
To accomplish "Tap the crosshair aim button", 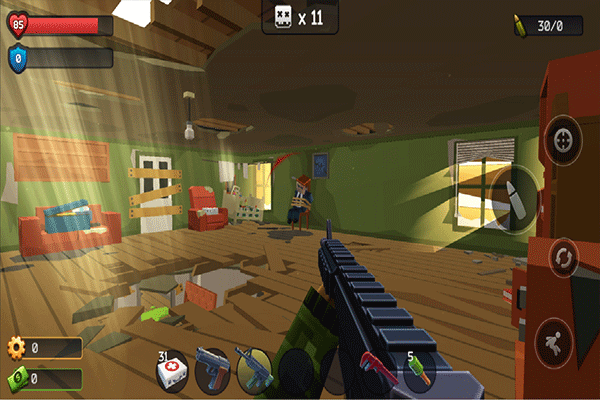I will (564, 138).
